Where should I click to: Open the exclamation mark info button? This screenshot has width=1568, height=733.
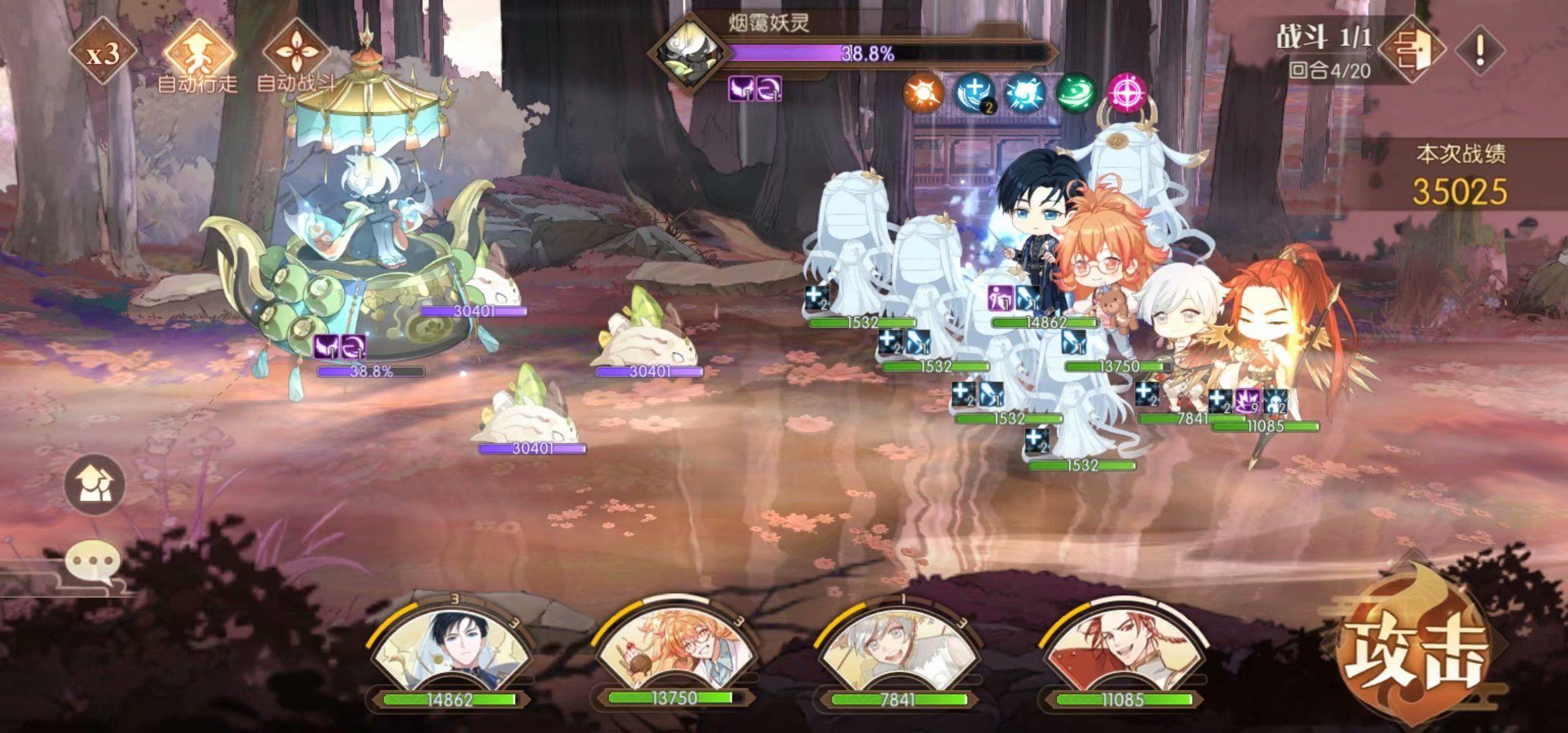coord(1480,49)
